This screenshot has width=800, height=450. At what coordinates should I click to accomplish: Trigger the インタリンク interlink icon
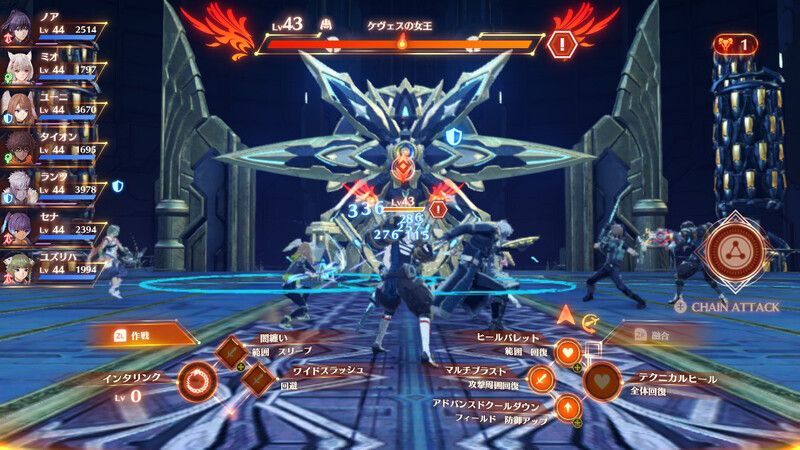click(x=196, y=380)
